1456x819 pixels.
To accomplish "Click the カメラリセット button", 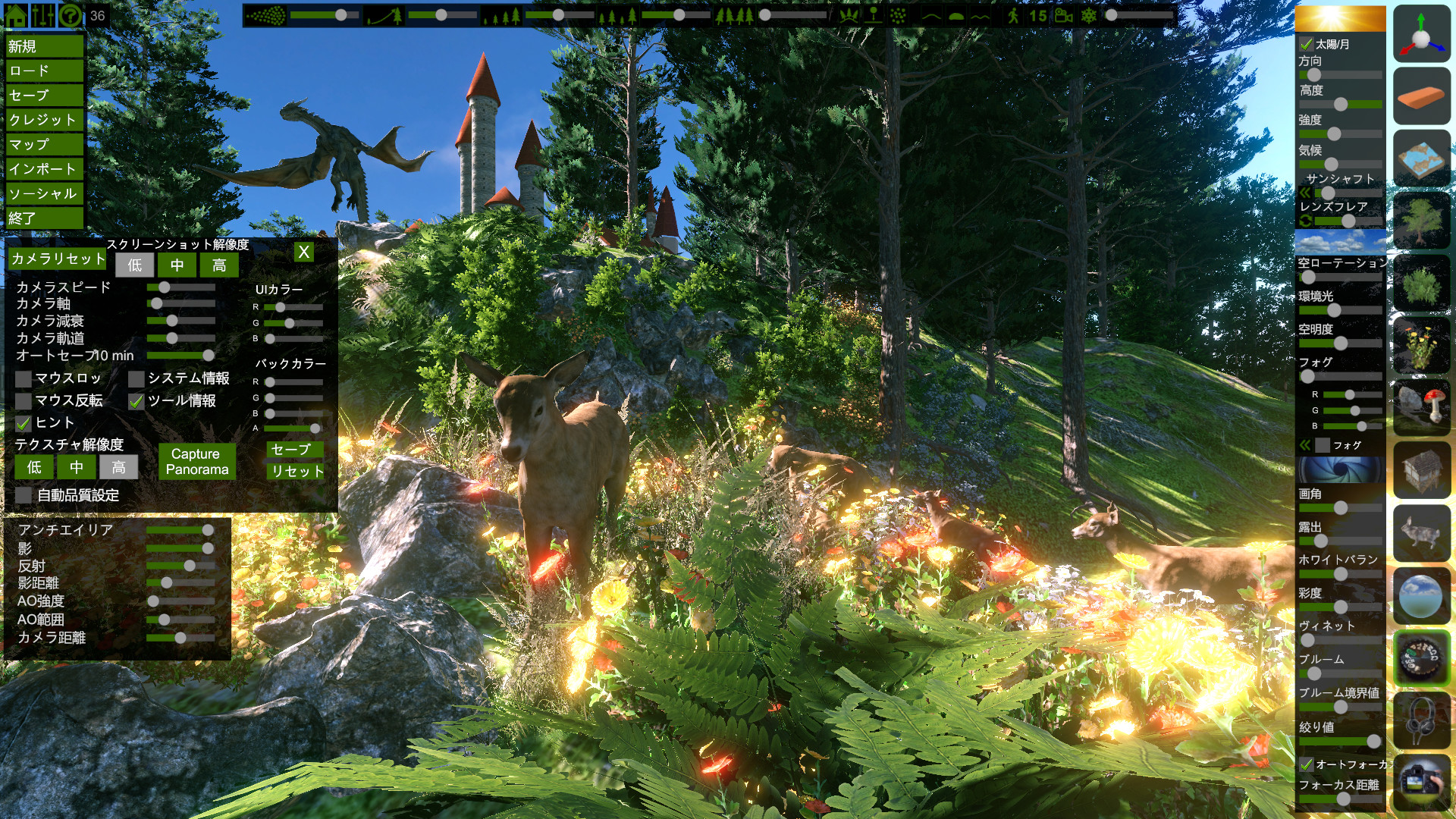I will (58, 259).
